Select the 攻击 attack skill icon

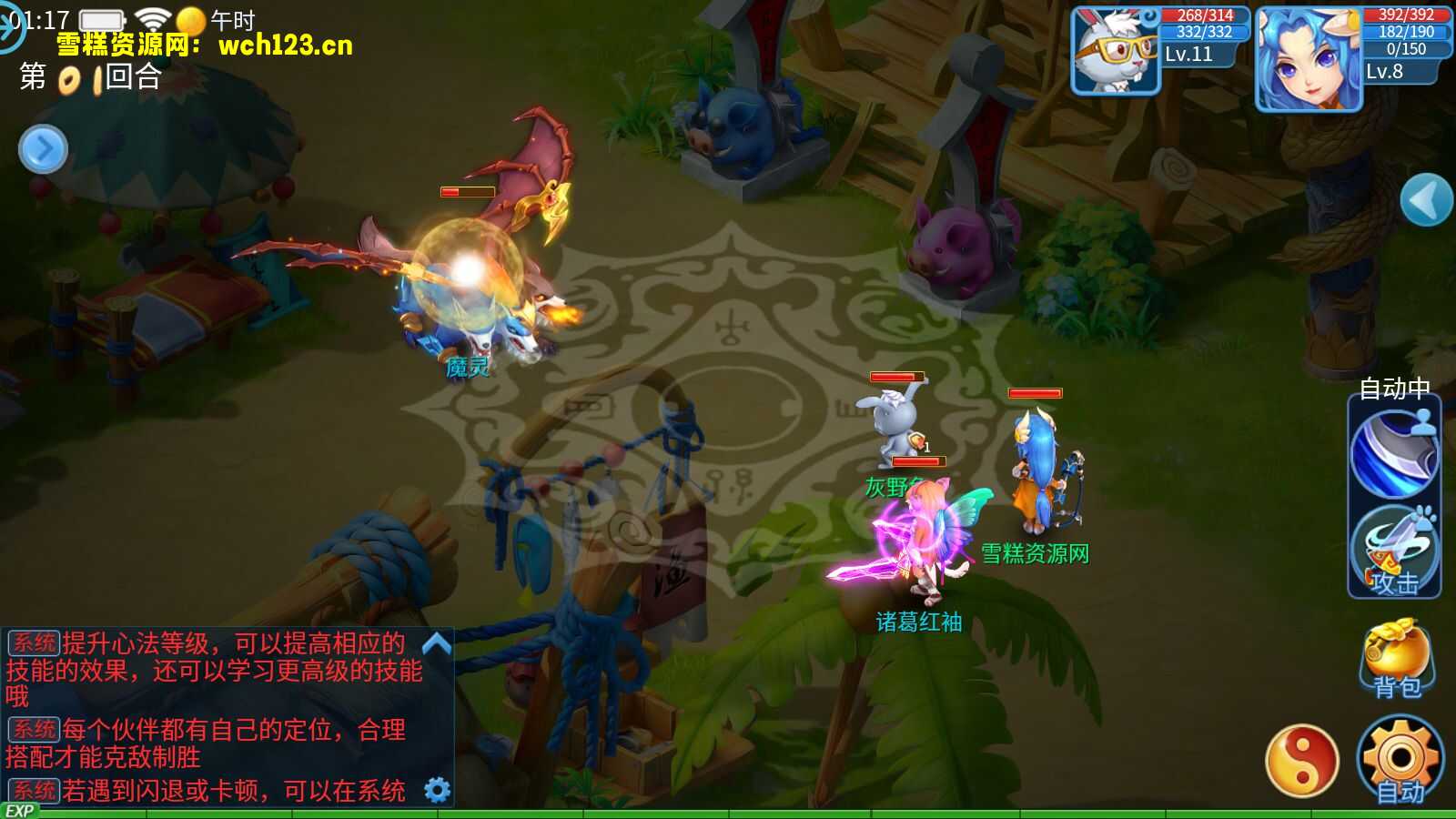tap(1394, 551)
